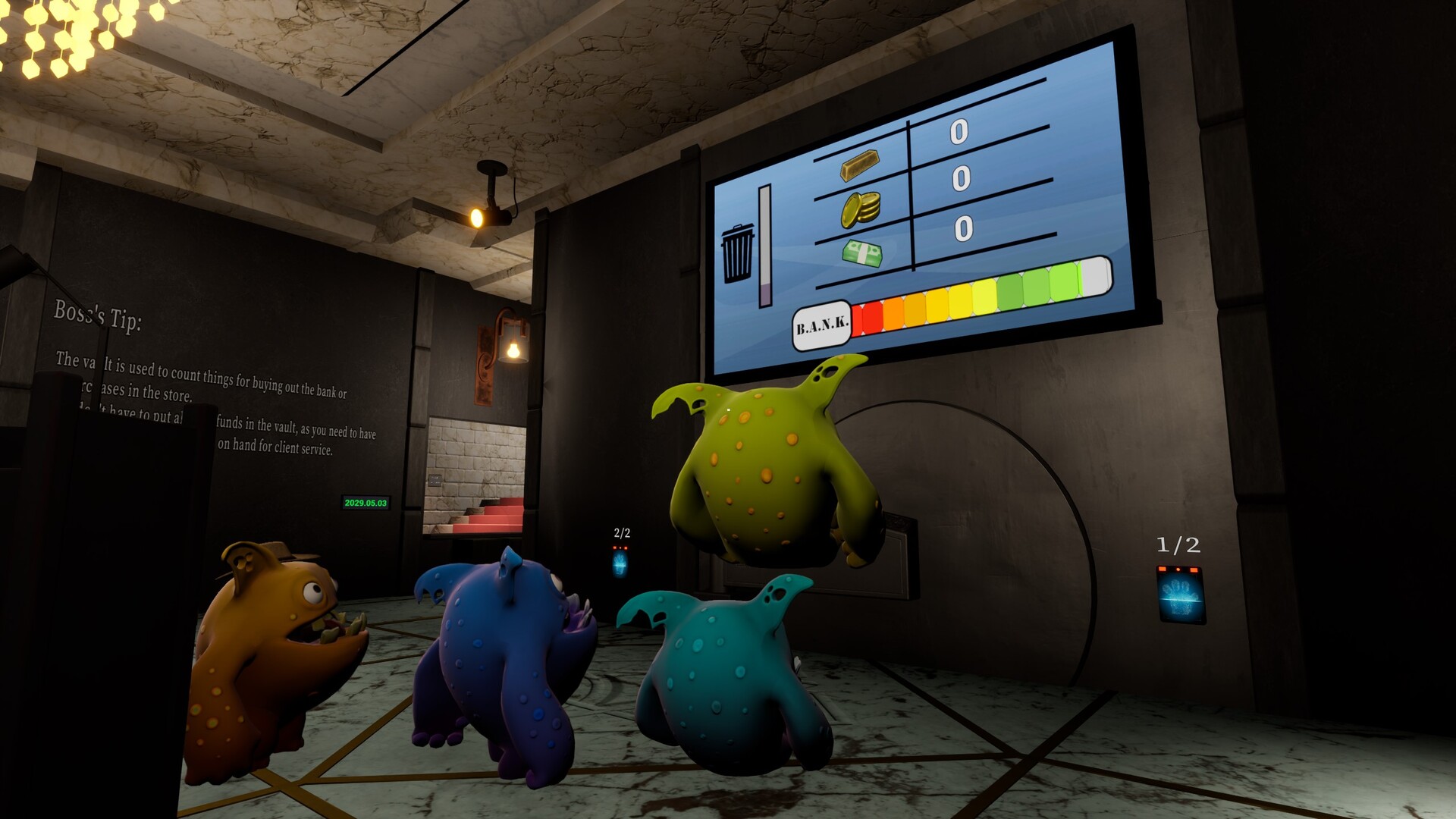Screen dimensions: 1456x819
Task: Toggle the left orange indicator light on the 1/2 scanner
Action: (1162, 569)
